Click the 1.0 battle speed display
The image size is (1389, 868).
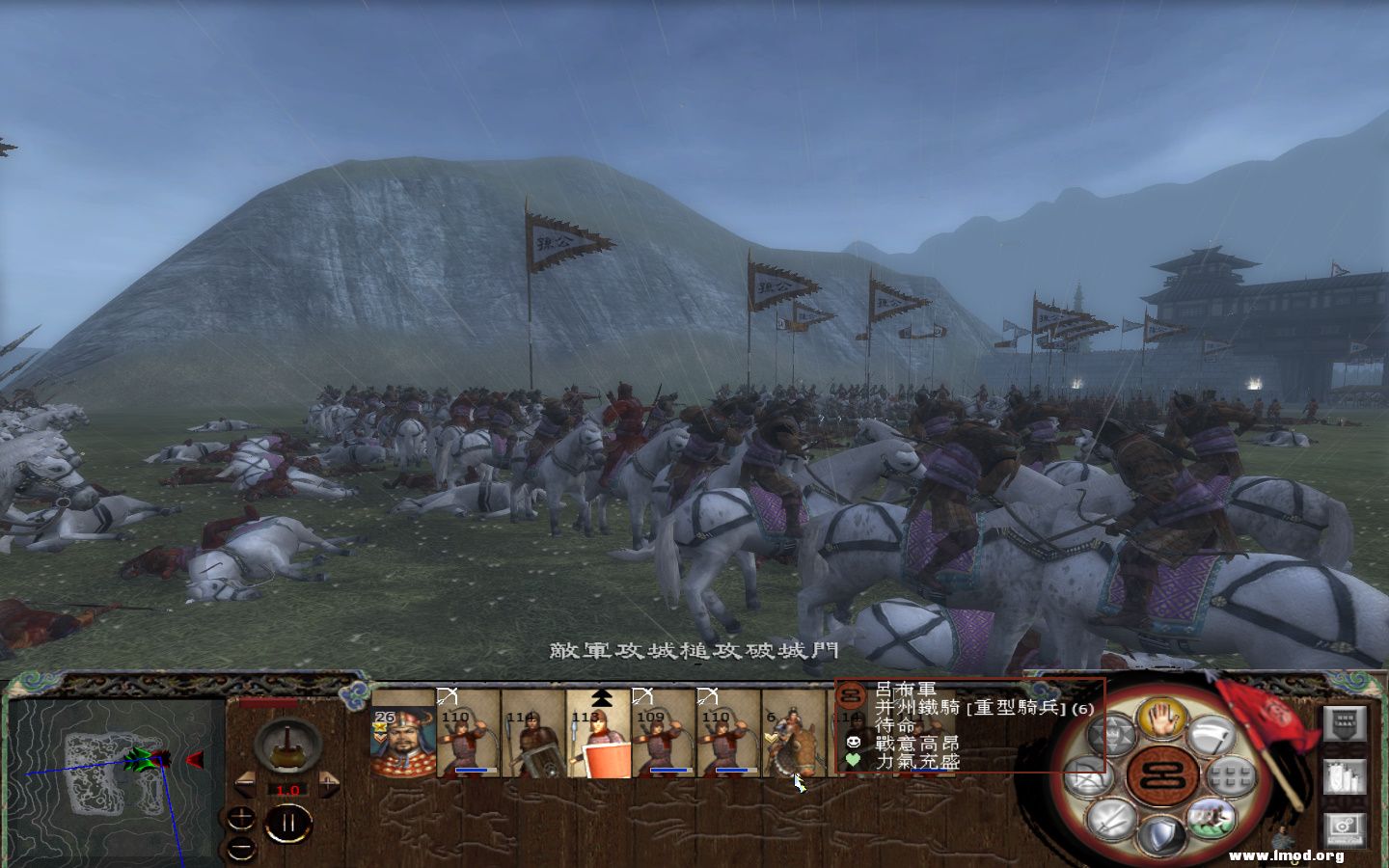[287, 790]
